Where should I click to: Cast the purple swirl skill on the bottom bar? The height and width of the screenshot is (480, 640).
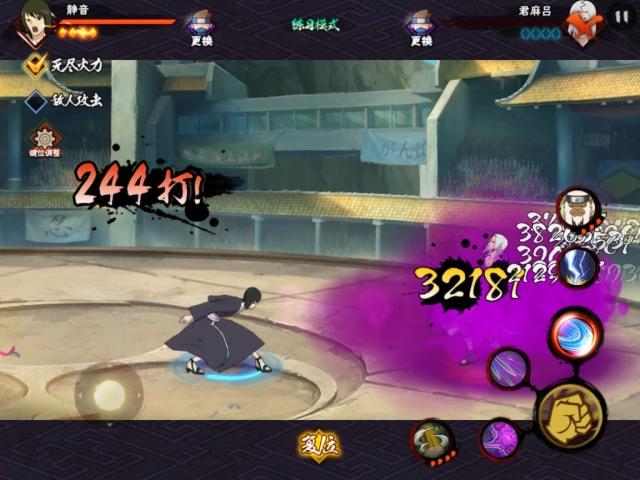pyautogui.click(x=499, y=439)
